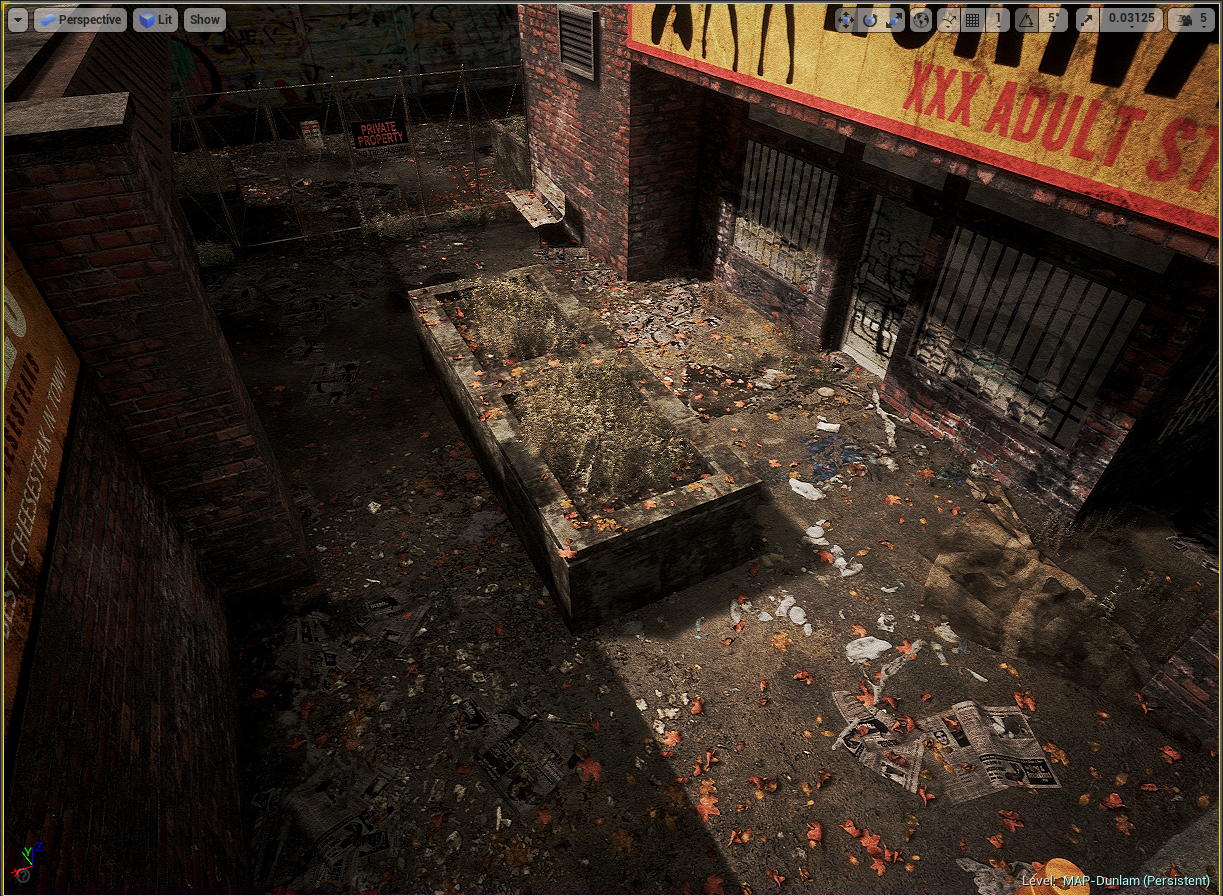The width and height of the screenshot is (1223, 896).
Task: Change the Lit view mode
Action: [155, 19]
